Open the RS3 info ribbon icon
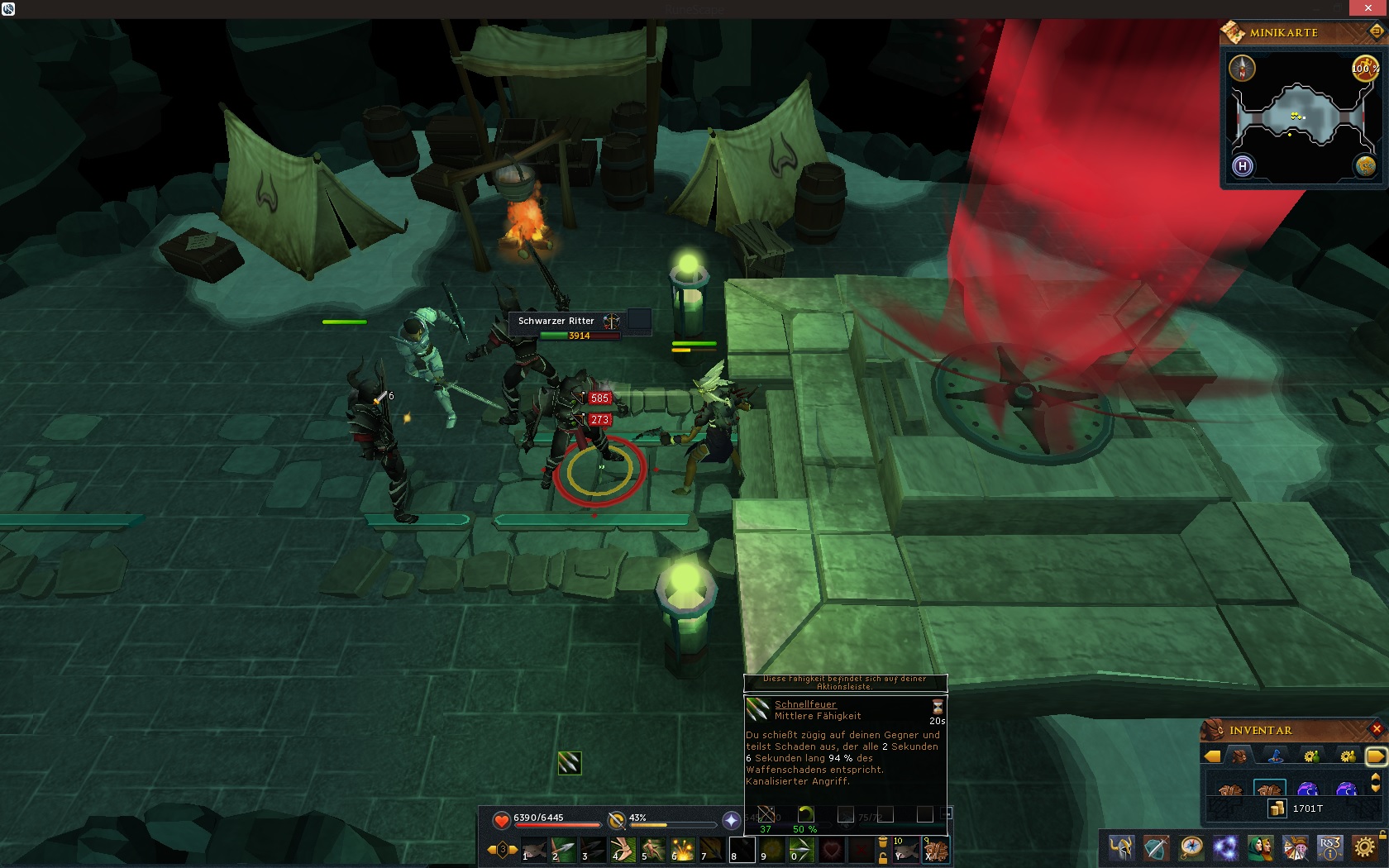Viewport: 1389px width, 868px height. [x=1329, y=848]
